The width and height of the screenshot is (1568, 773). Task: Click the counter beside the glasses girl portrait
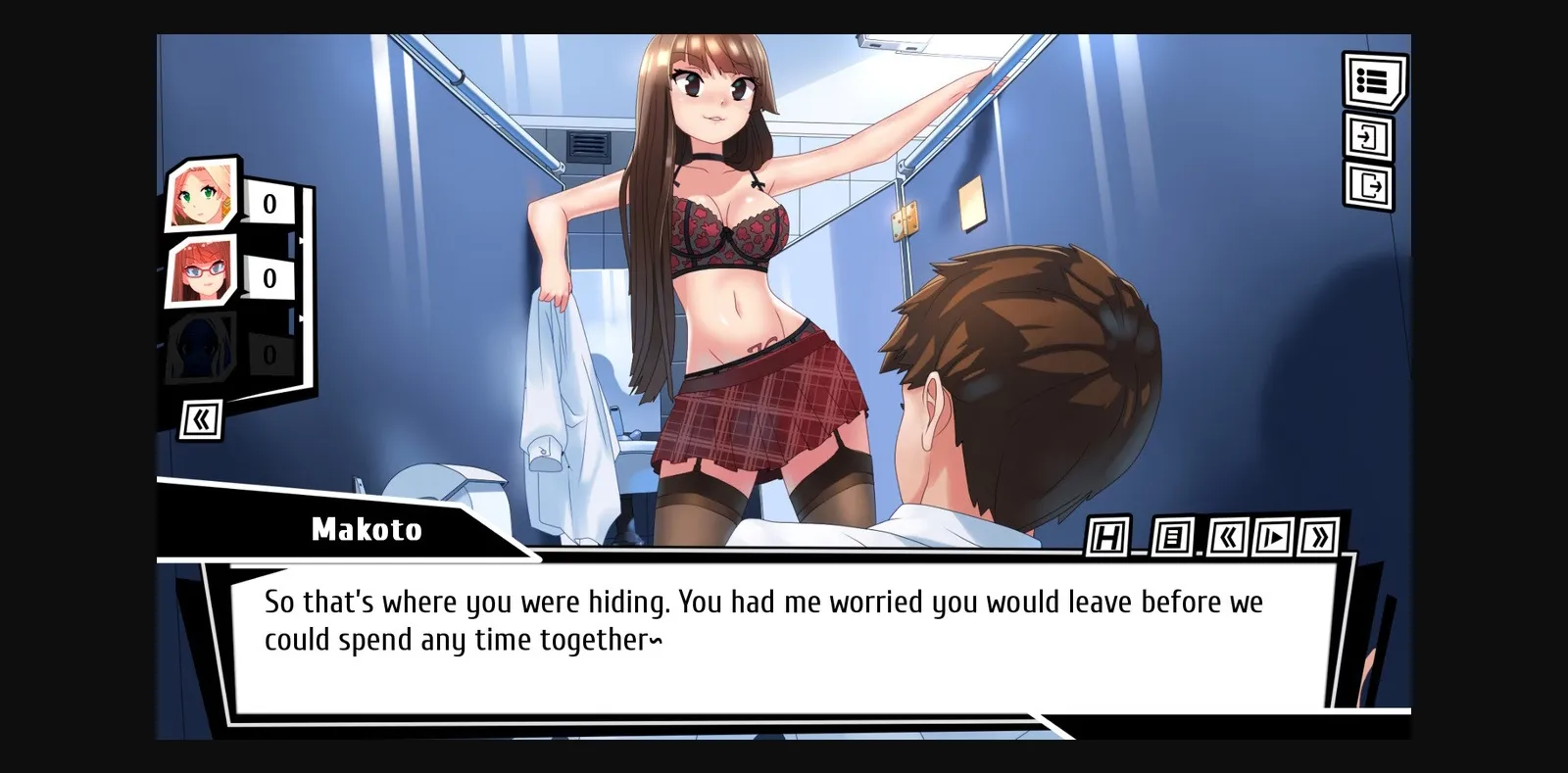click(267, 277)
